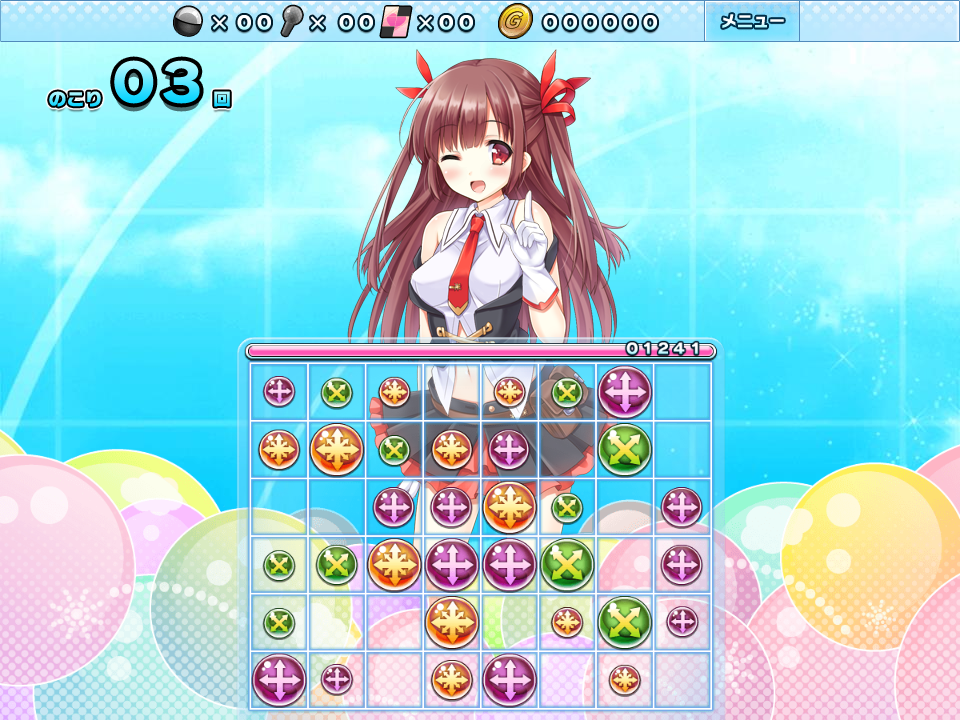Viewport: 960px width, 720px height.
Task: Choose the large orange orb directly above a large purple orb
Action: [510, 507]
